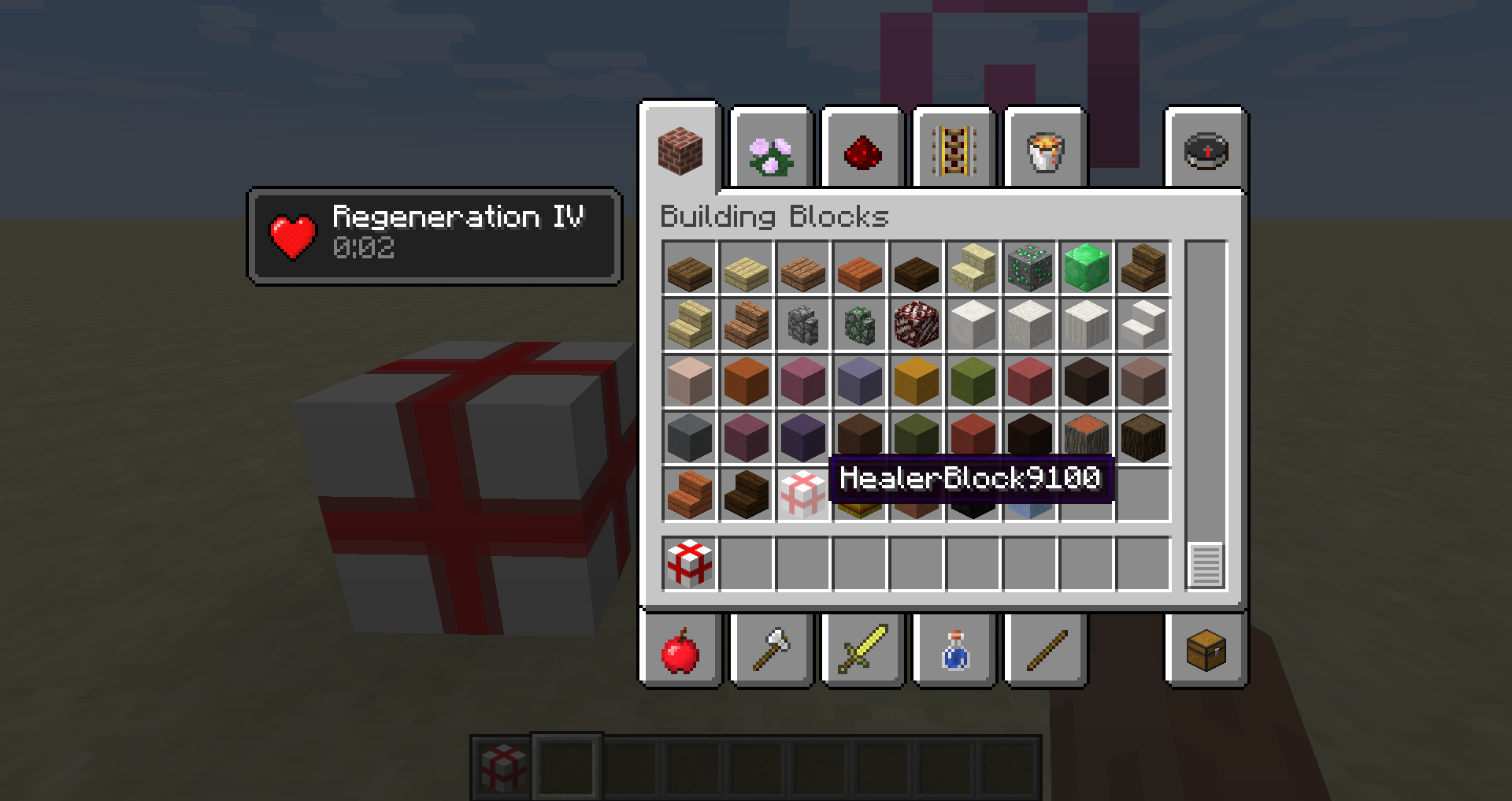Pick the emerald block item

(1086, 268)
